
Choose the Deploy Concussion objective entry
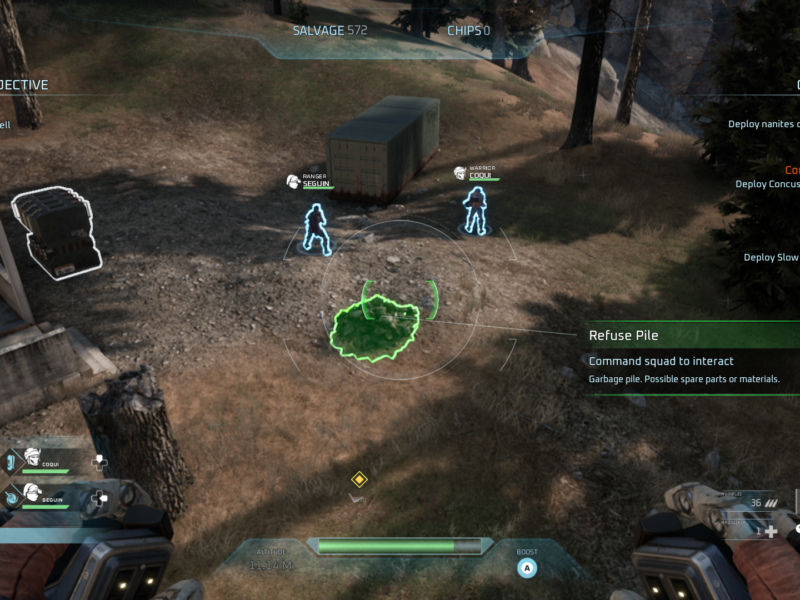tap(767, 184)
